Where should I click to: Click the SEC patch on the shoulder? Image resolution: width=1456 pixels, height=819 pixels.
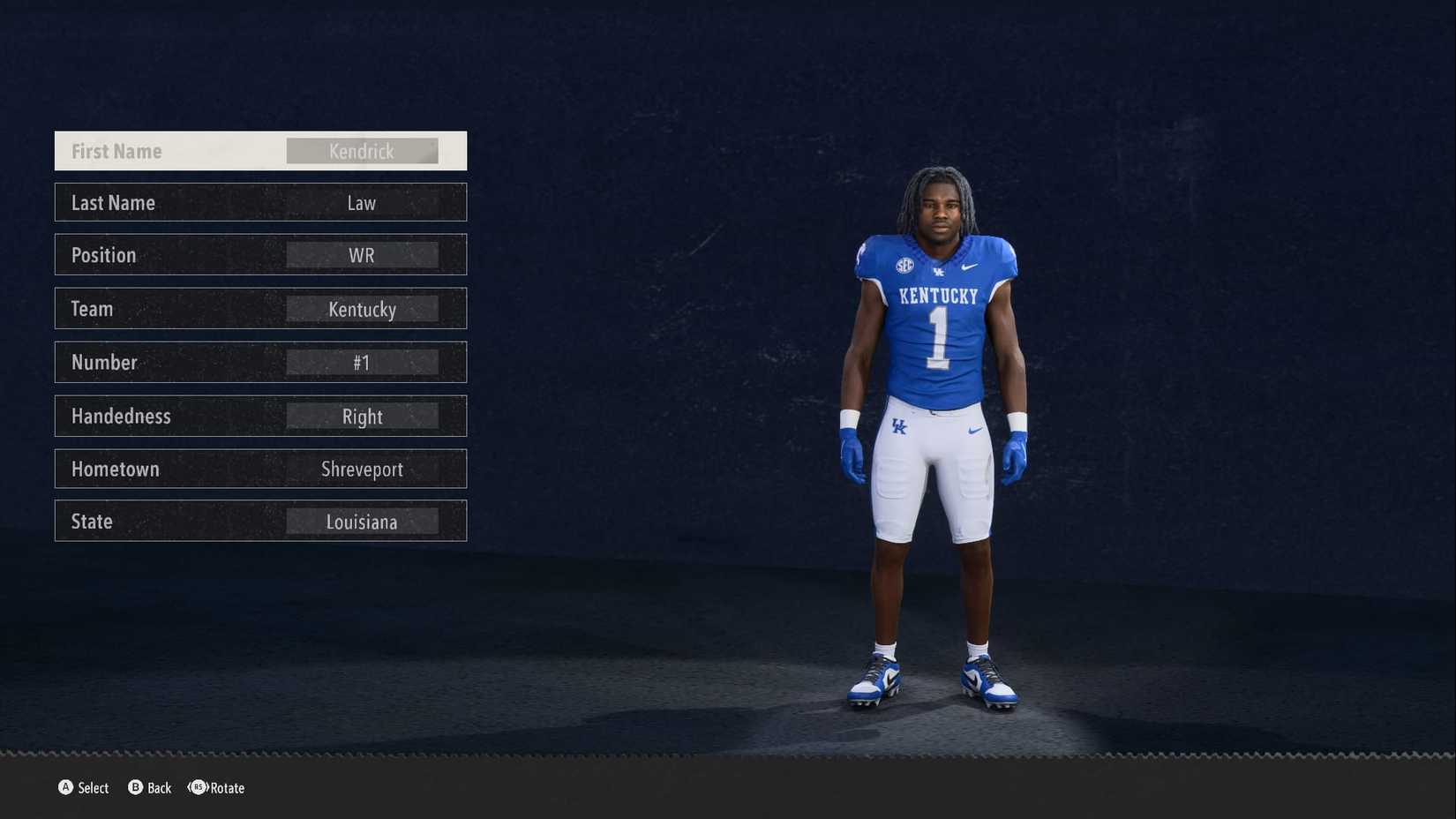[905, 264]
